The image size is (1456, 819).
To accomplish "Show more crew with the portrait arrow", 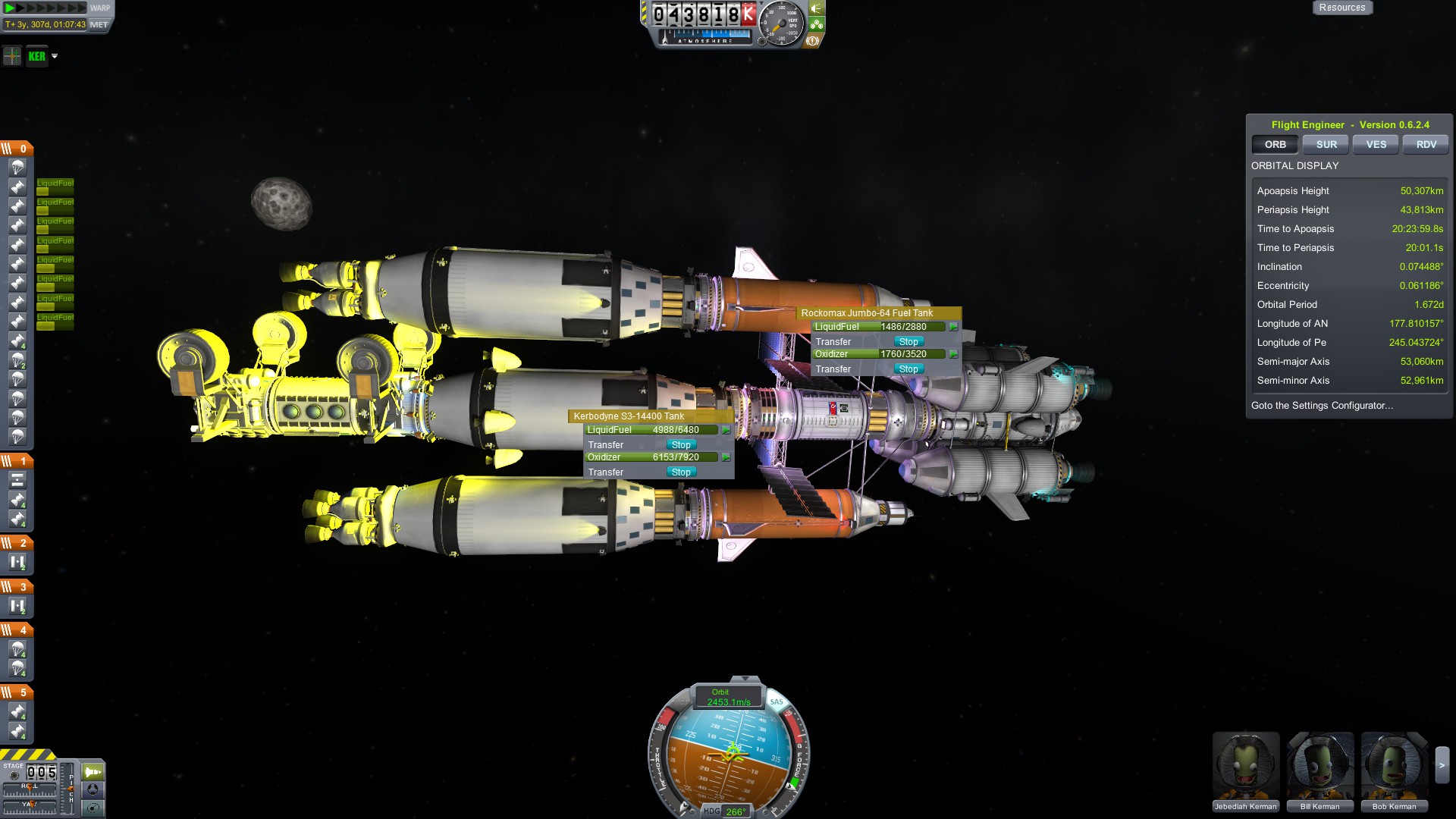I will point(1442,766).
